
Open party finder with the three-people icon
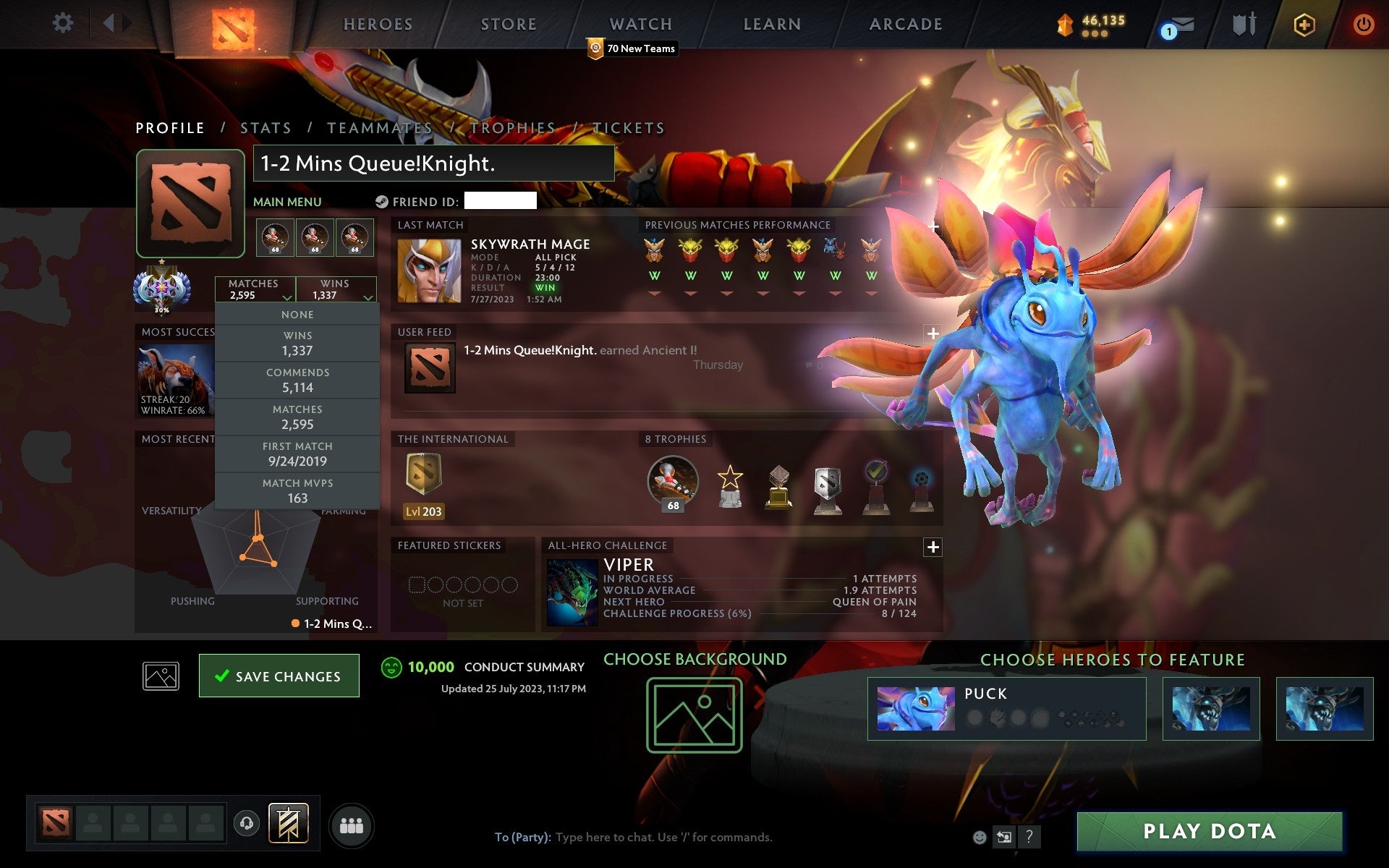pyautogui.click(x=352, y=824)
